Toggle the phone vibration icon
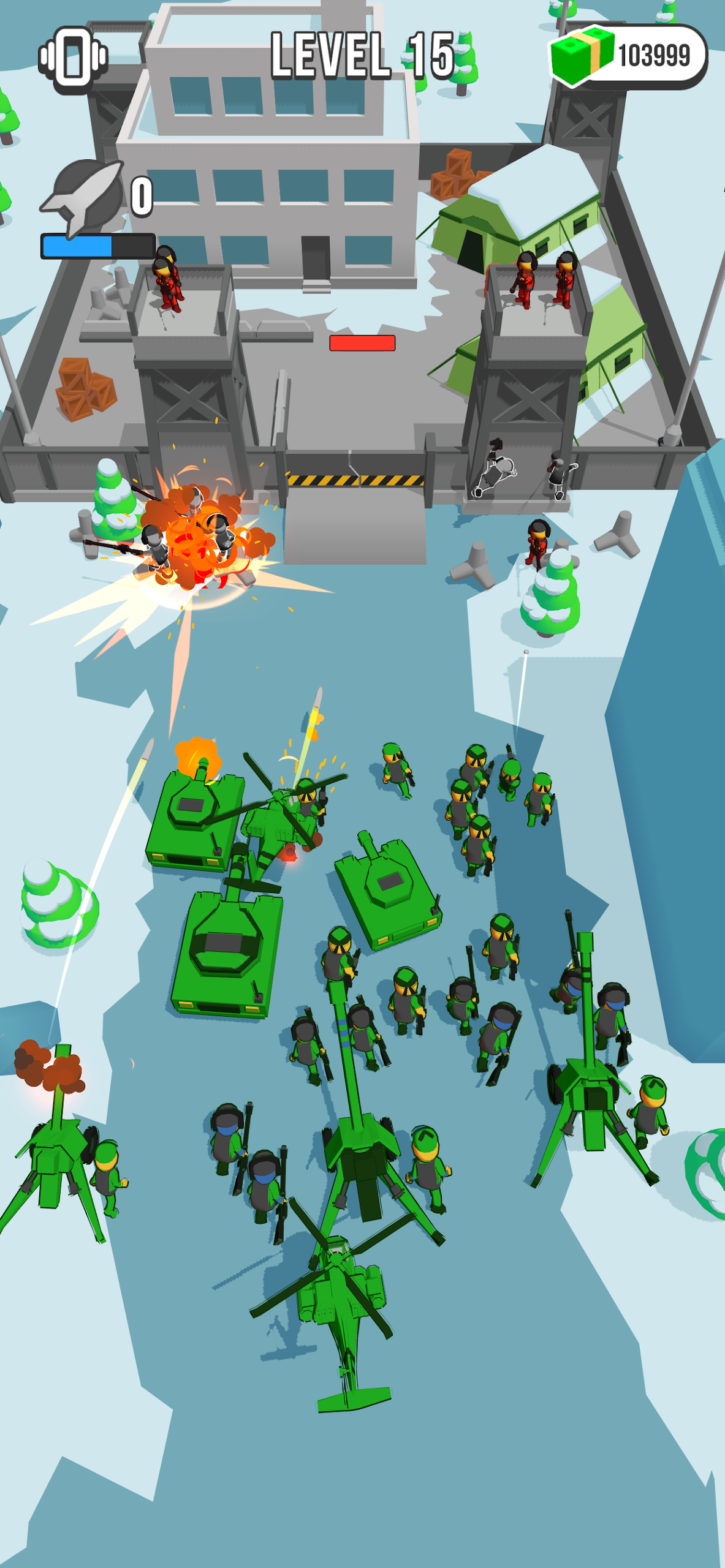Image resolution: width=725 pixels, height=1568 pixels. tap(73, 59)
